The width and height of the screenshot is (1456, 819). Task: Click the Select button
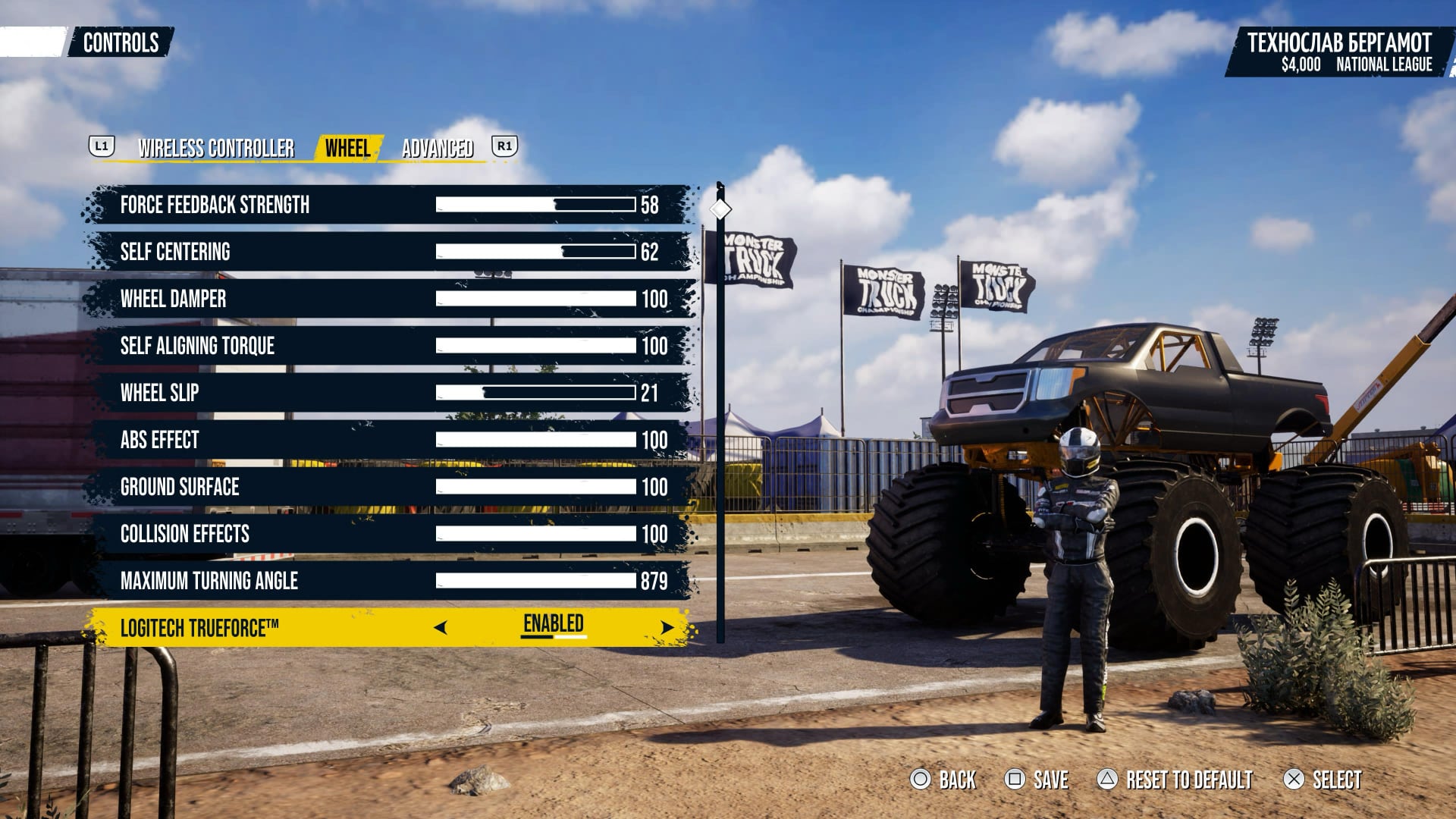point(1323,780)
